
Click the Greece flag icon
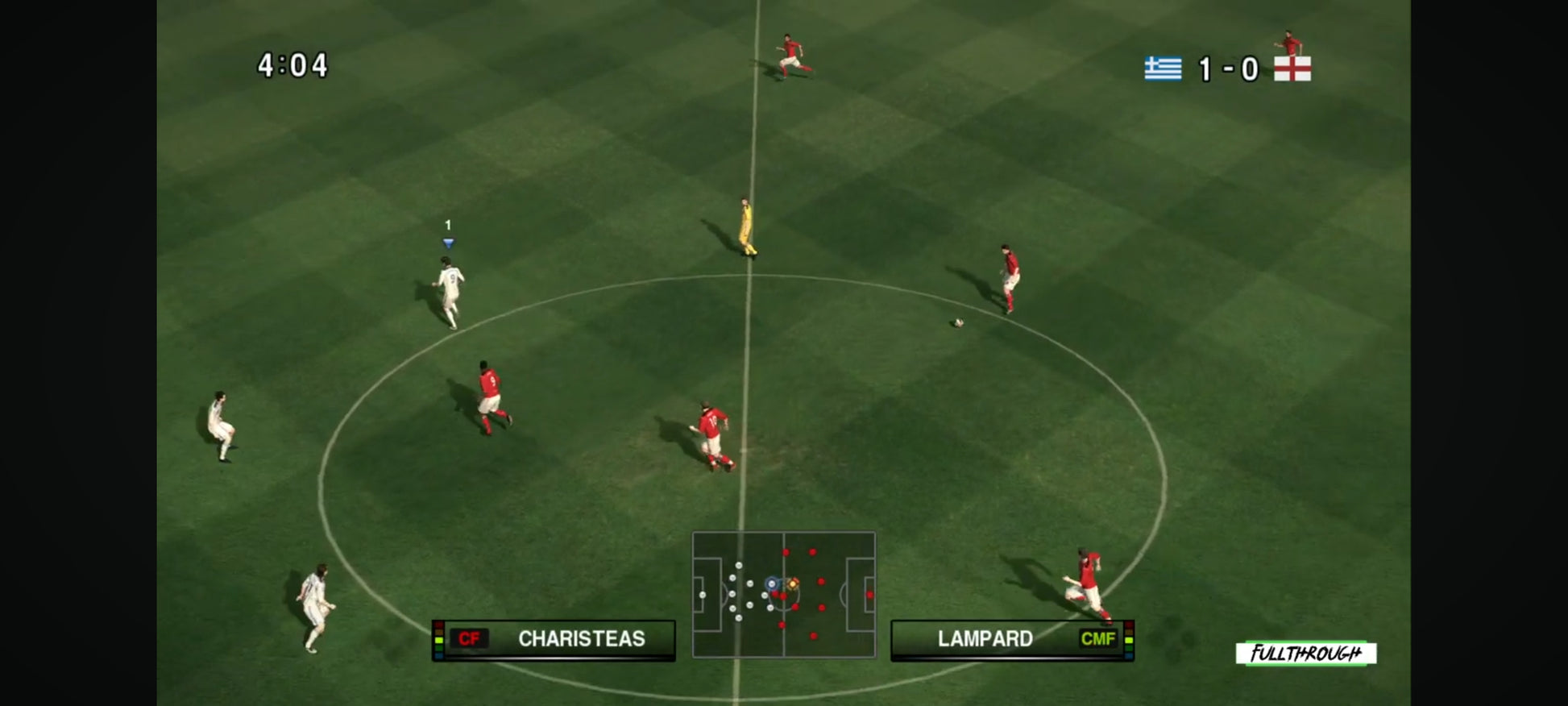(1163, 69)
